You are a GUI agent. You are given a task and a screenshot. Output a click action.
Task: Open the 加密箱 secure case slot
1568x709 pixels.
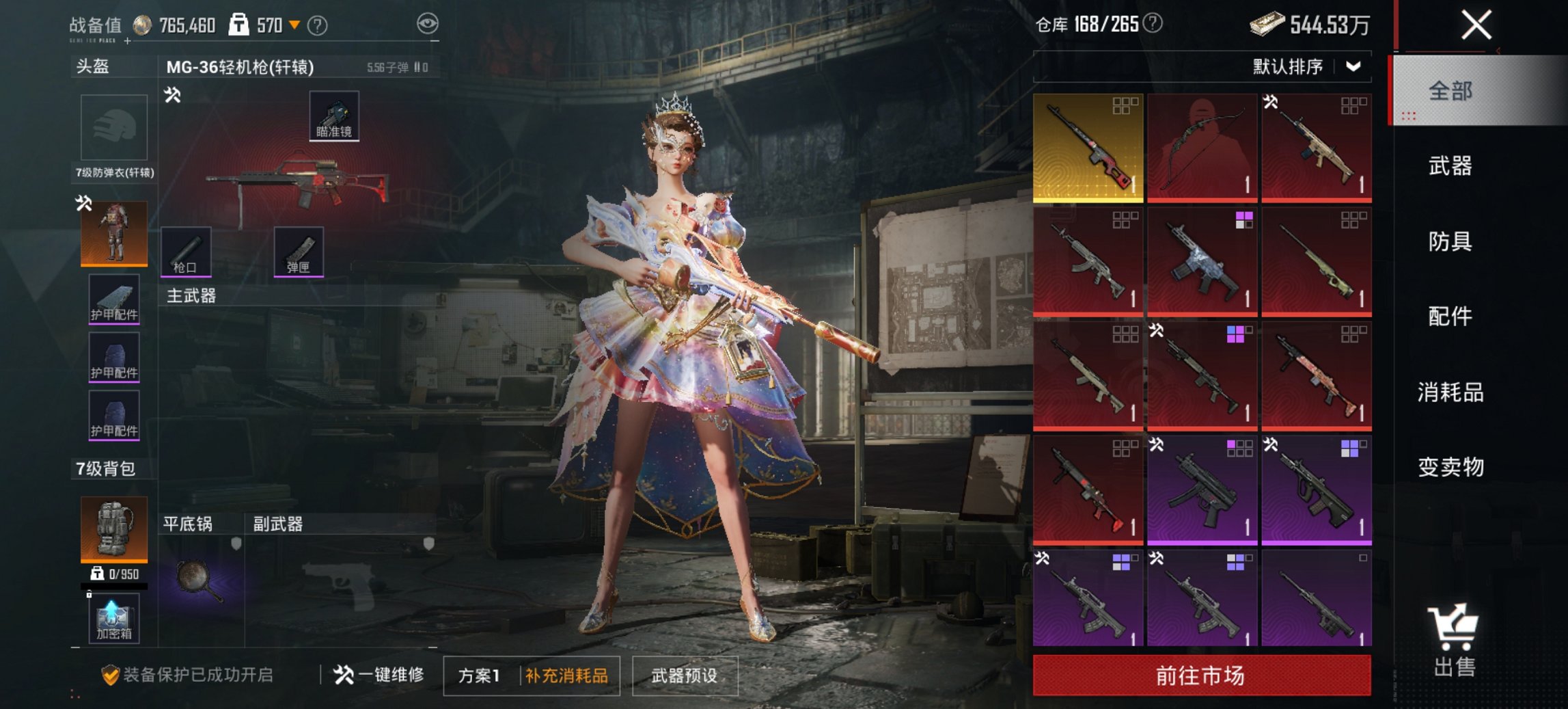pos(113,618)
